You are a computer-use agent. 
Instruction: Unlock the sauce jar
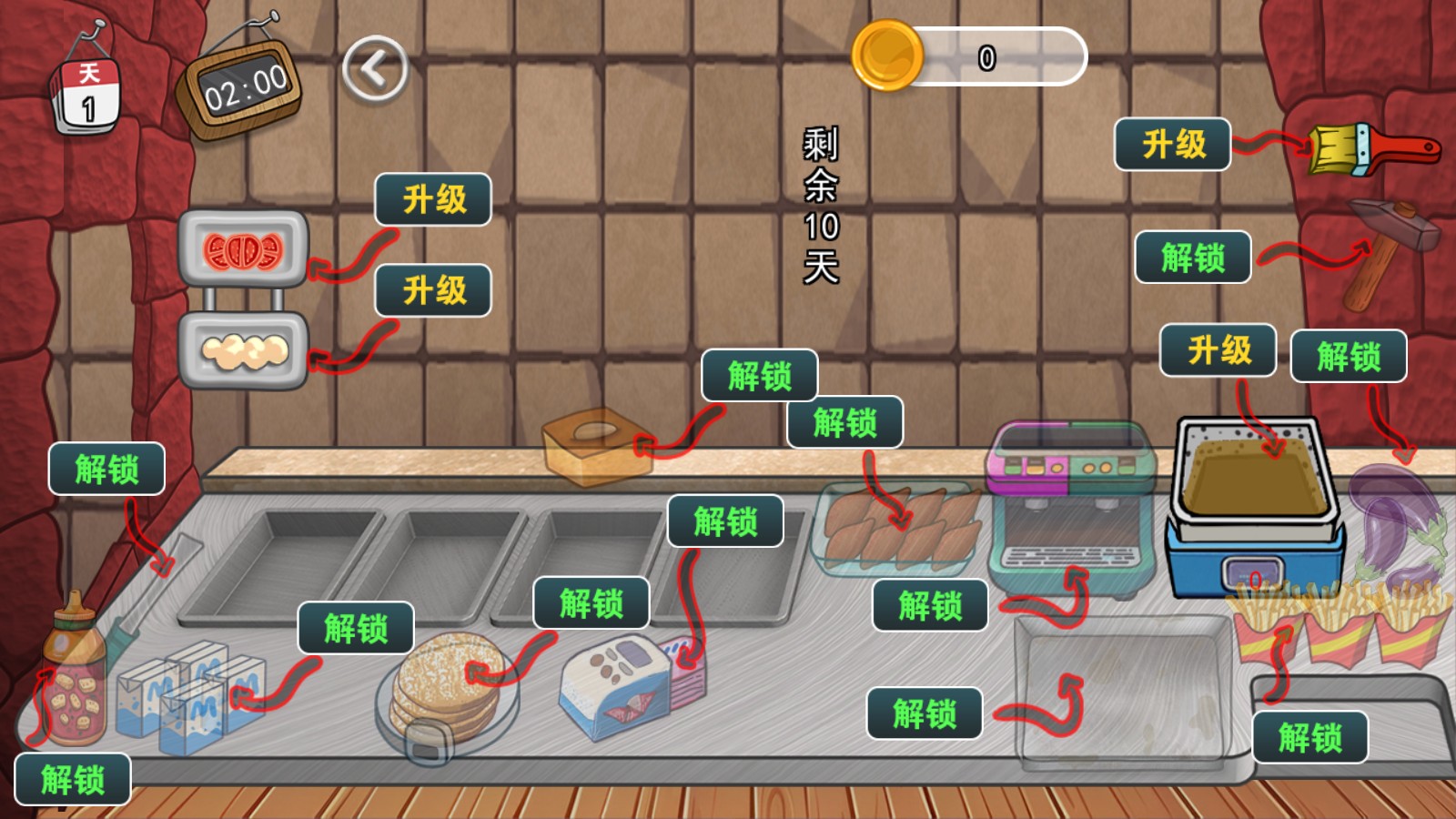click(73, 779)
